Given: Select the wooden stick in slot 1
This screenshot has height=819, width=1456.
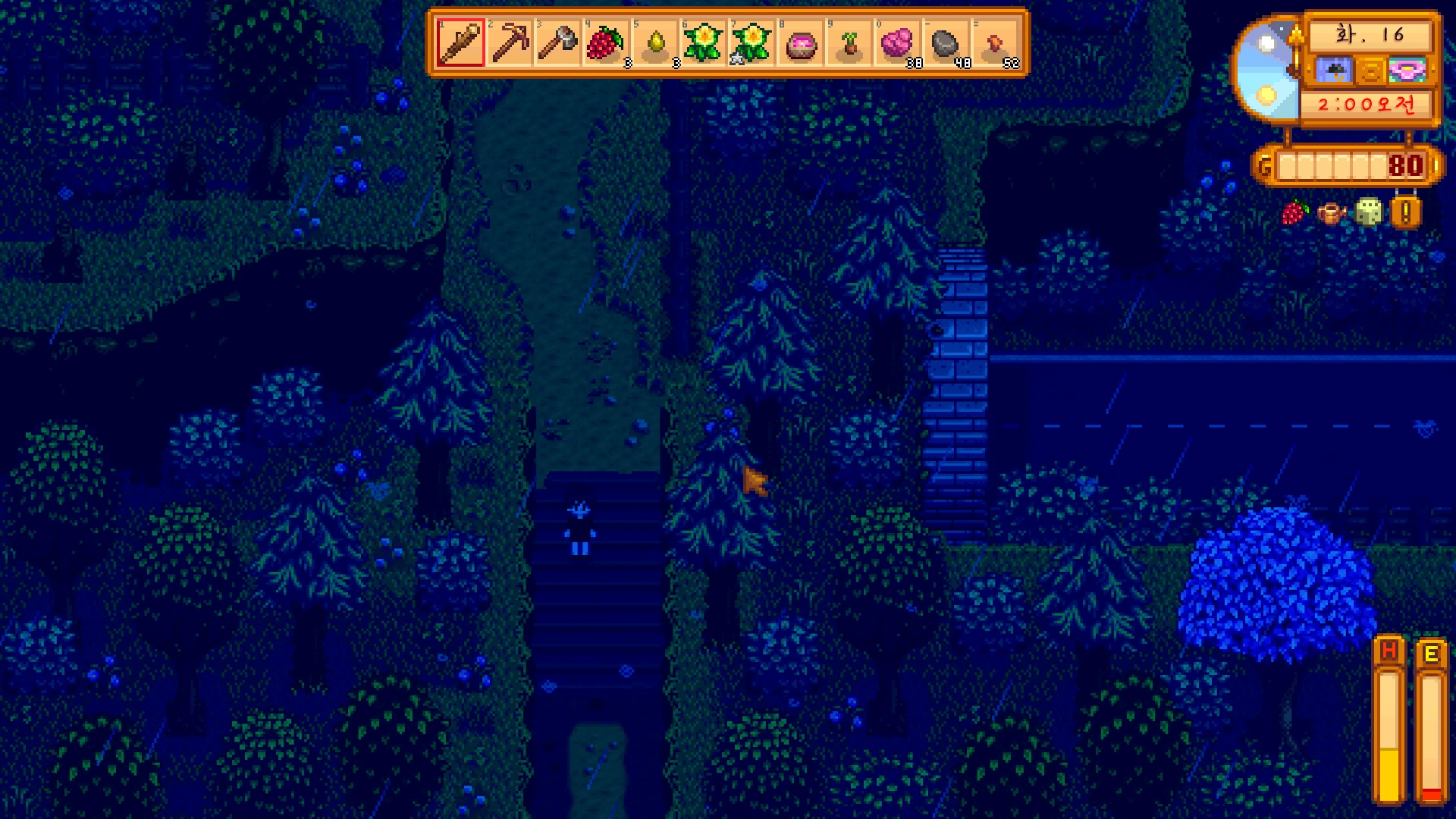Looking at the screenshot, I should [x=460, y=43].
